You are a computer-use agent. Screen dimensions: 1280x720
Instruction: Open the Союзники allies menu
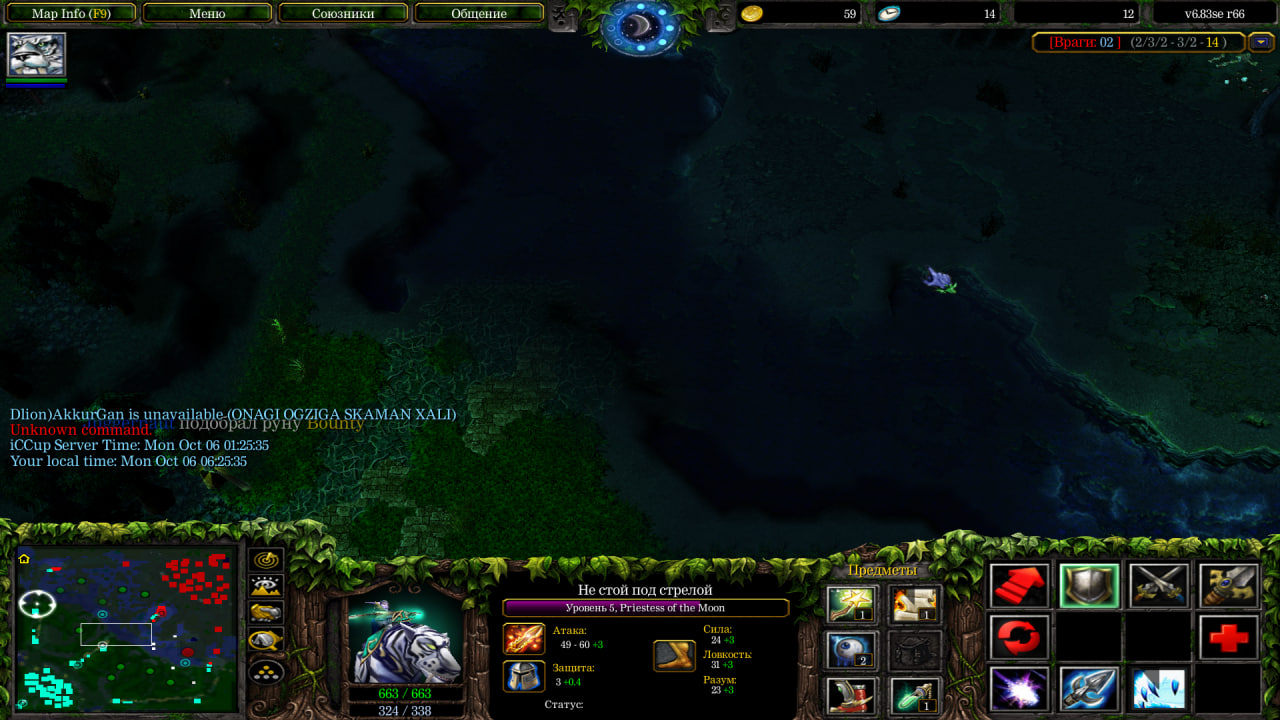pos(343,14)
